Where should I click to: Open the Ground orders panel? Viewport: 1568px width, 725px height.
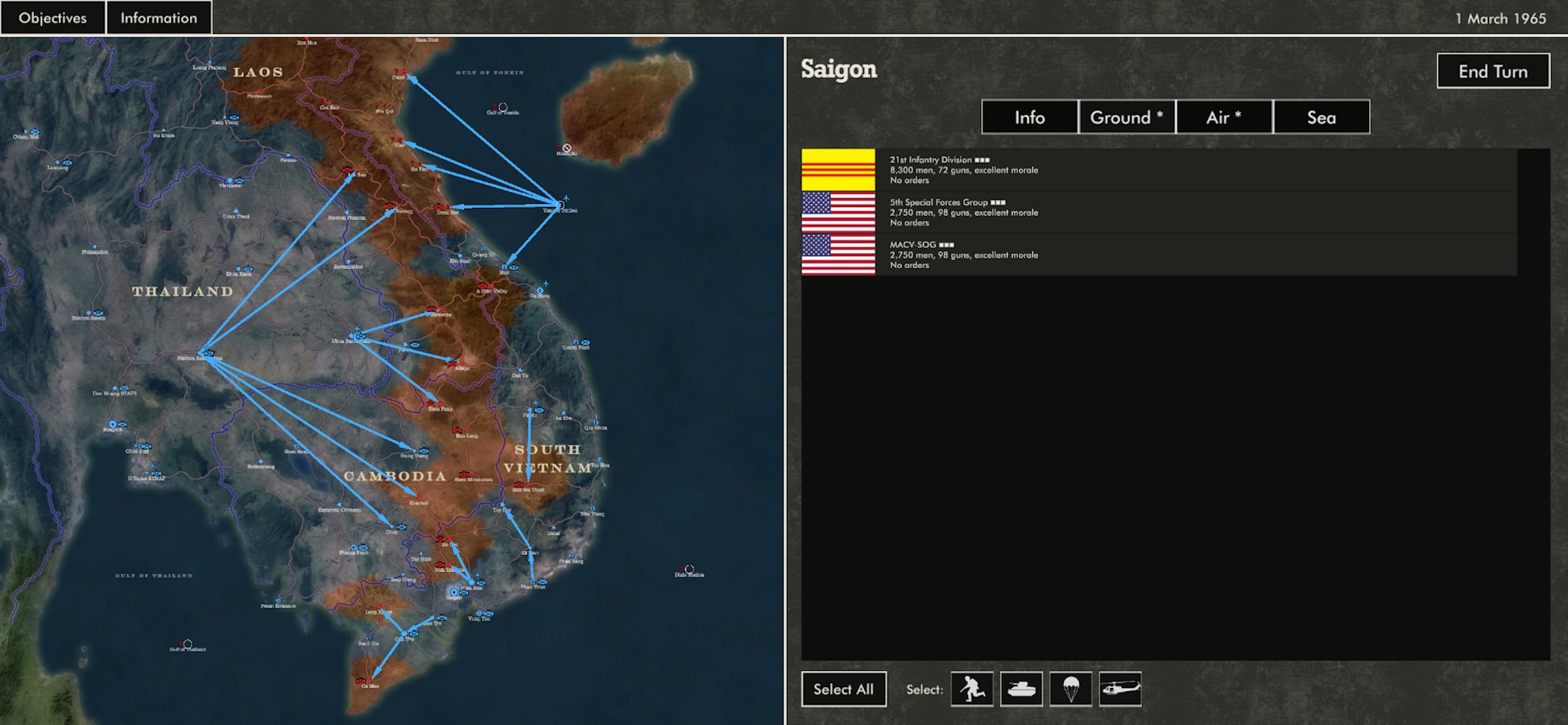1126,117
